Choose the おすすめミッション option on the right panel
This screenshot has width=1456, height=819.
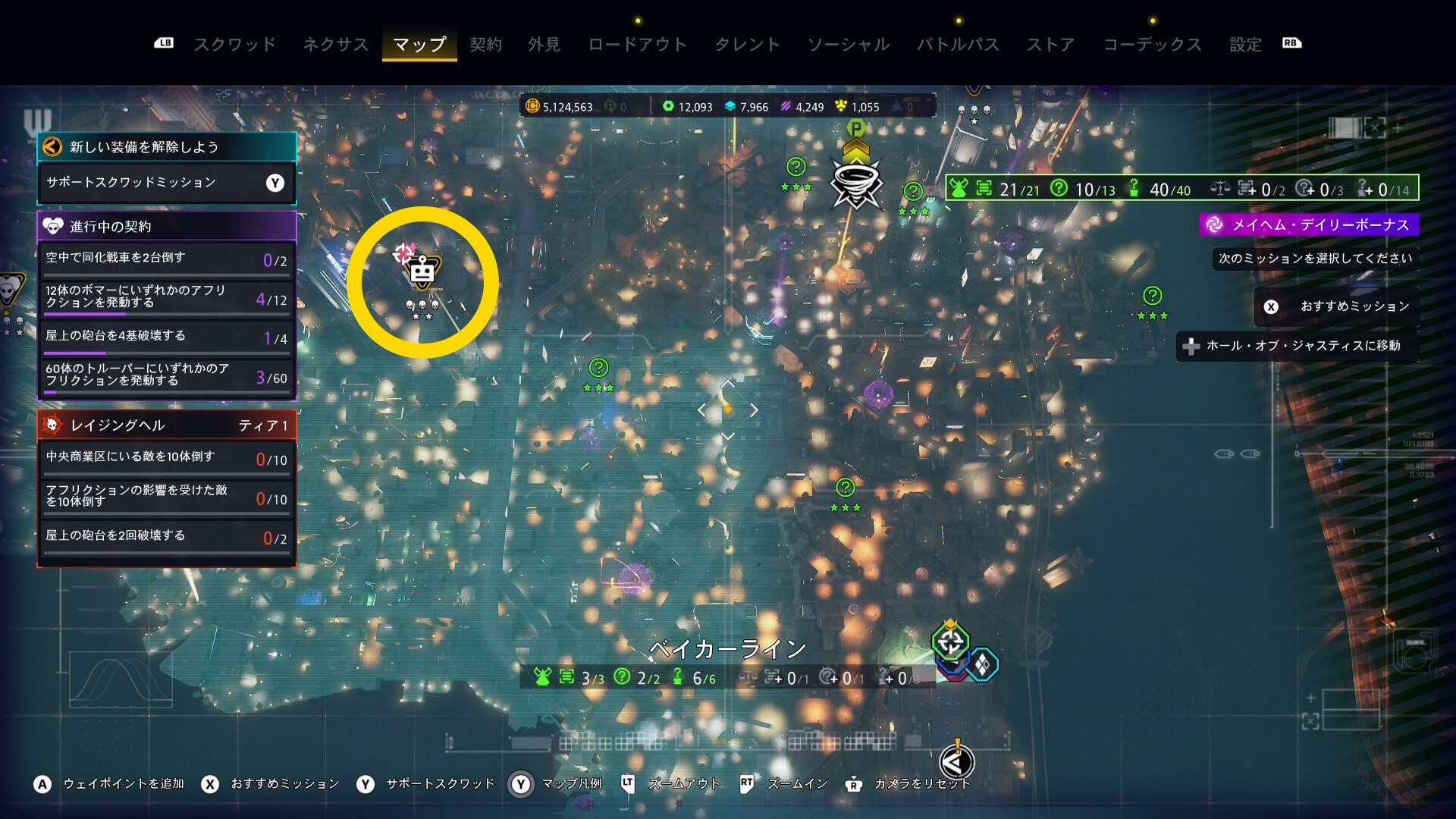[1337, 306]
